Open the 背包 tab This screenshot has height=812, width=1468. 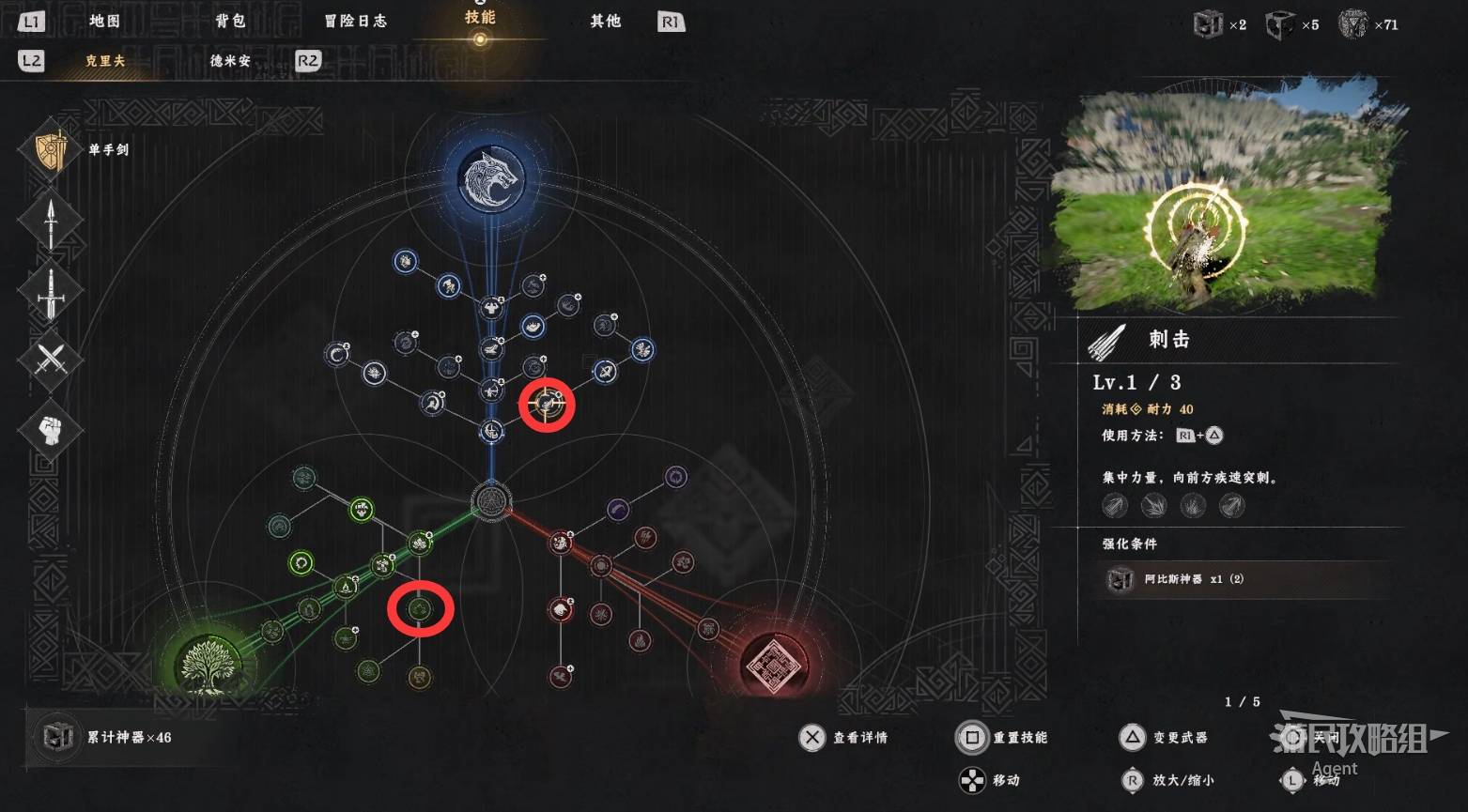coord(229,21)
